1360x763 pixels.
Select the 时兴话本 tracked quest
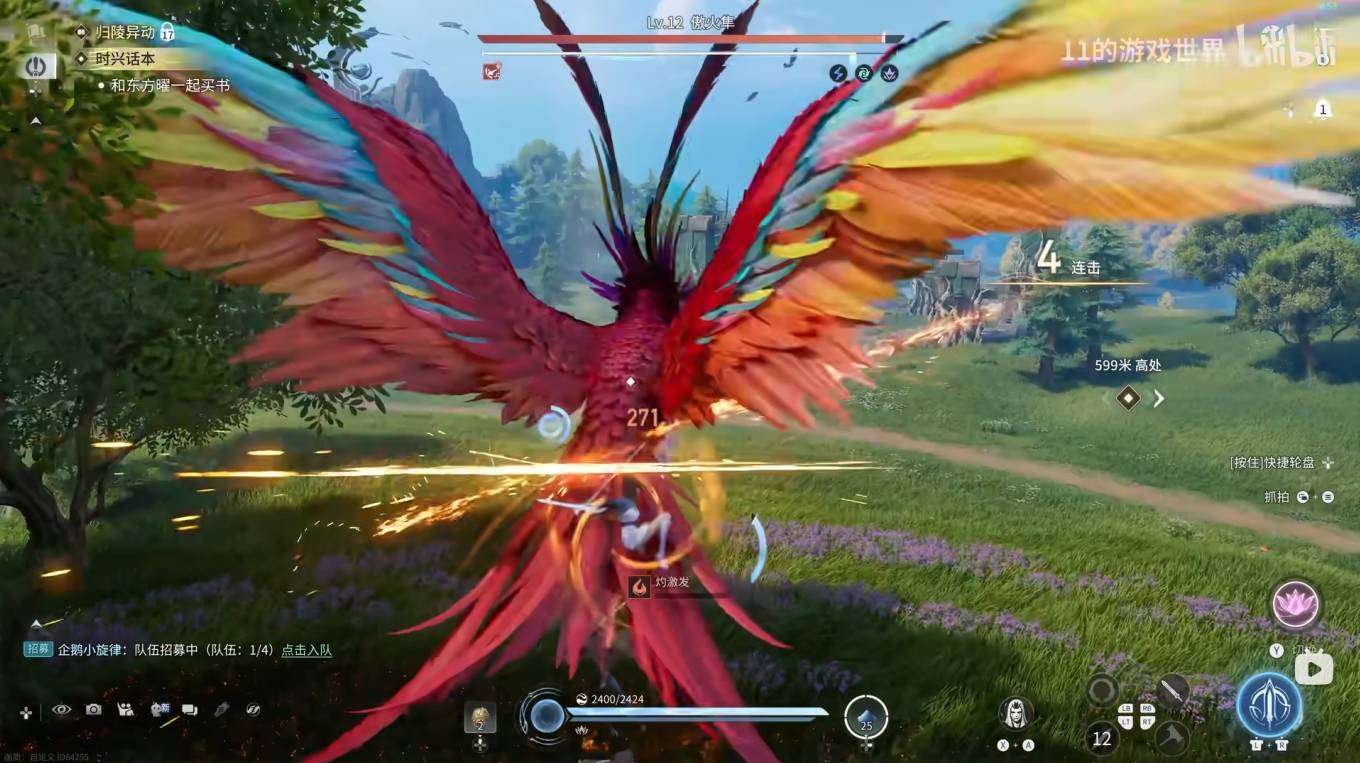(125, 58)
